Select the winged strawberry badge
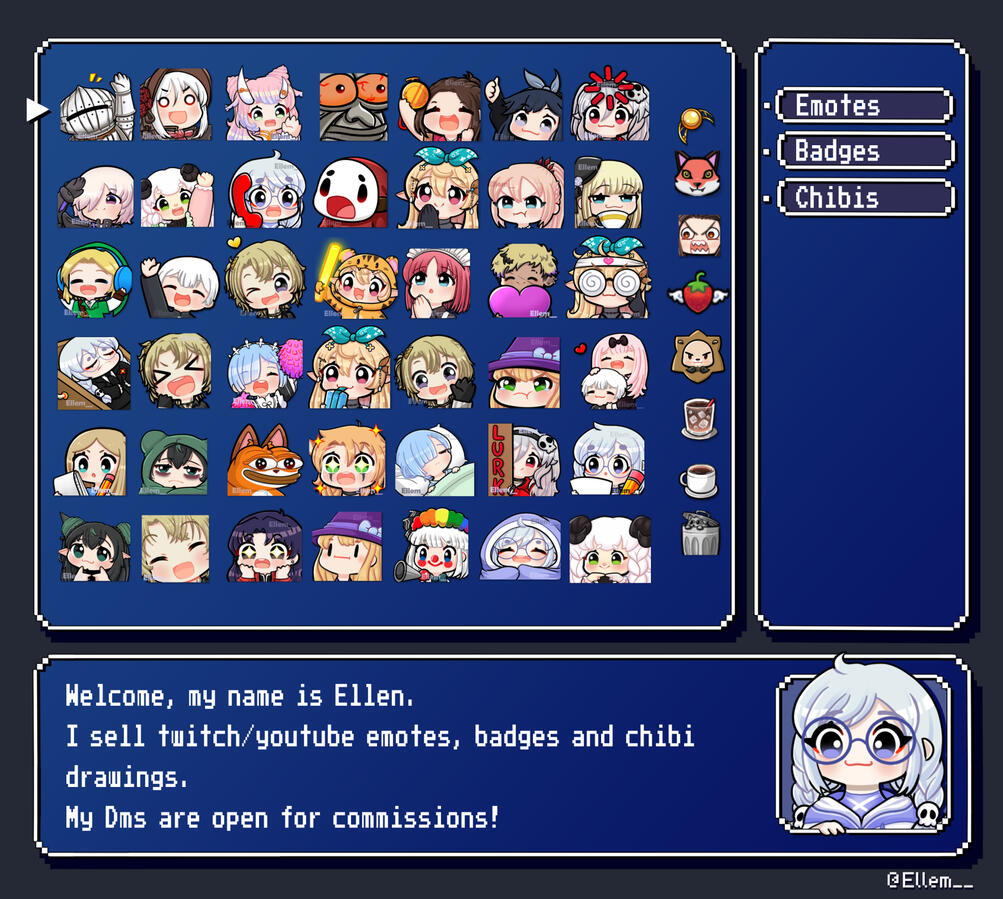Screen dimensions: 1003x899 click(x=698, y=293)
